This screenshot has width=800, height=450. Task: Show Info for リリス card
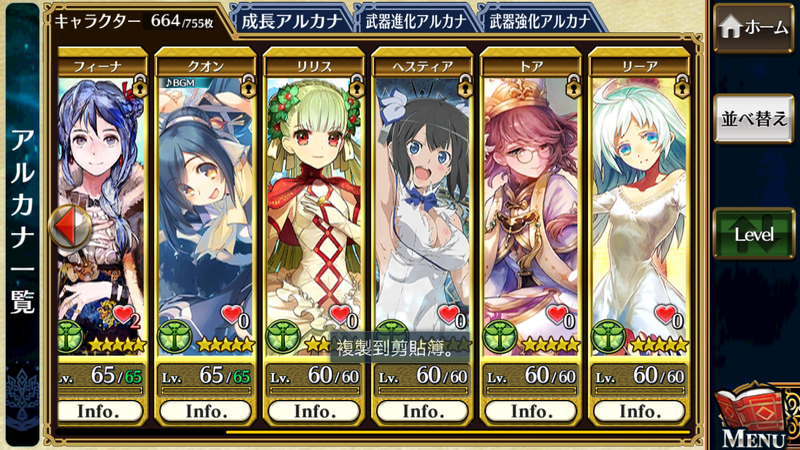(x=313, y=410)
